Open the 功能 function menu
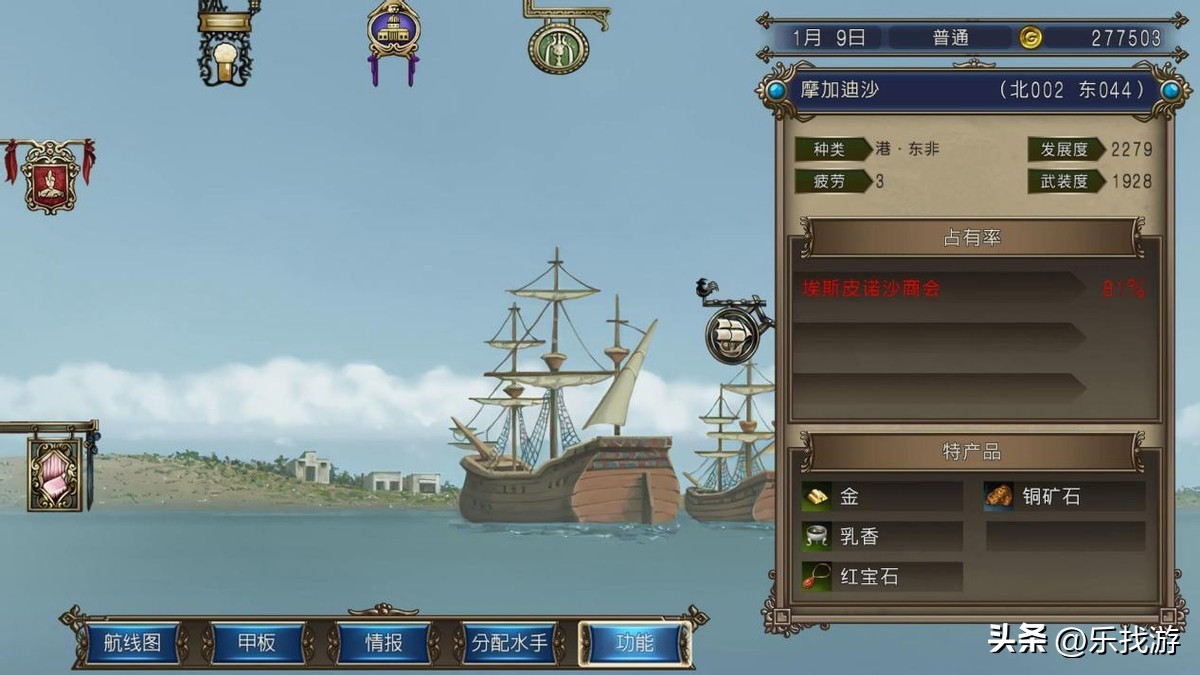1200x675 pixels. [635, 643]
